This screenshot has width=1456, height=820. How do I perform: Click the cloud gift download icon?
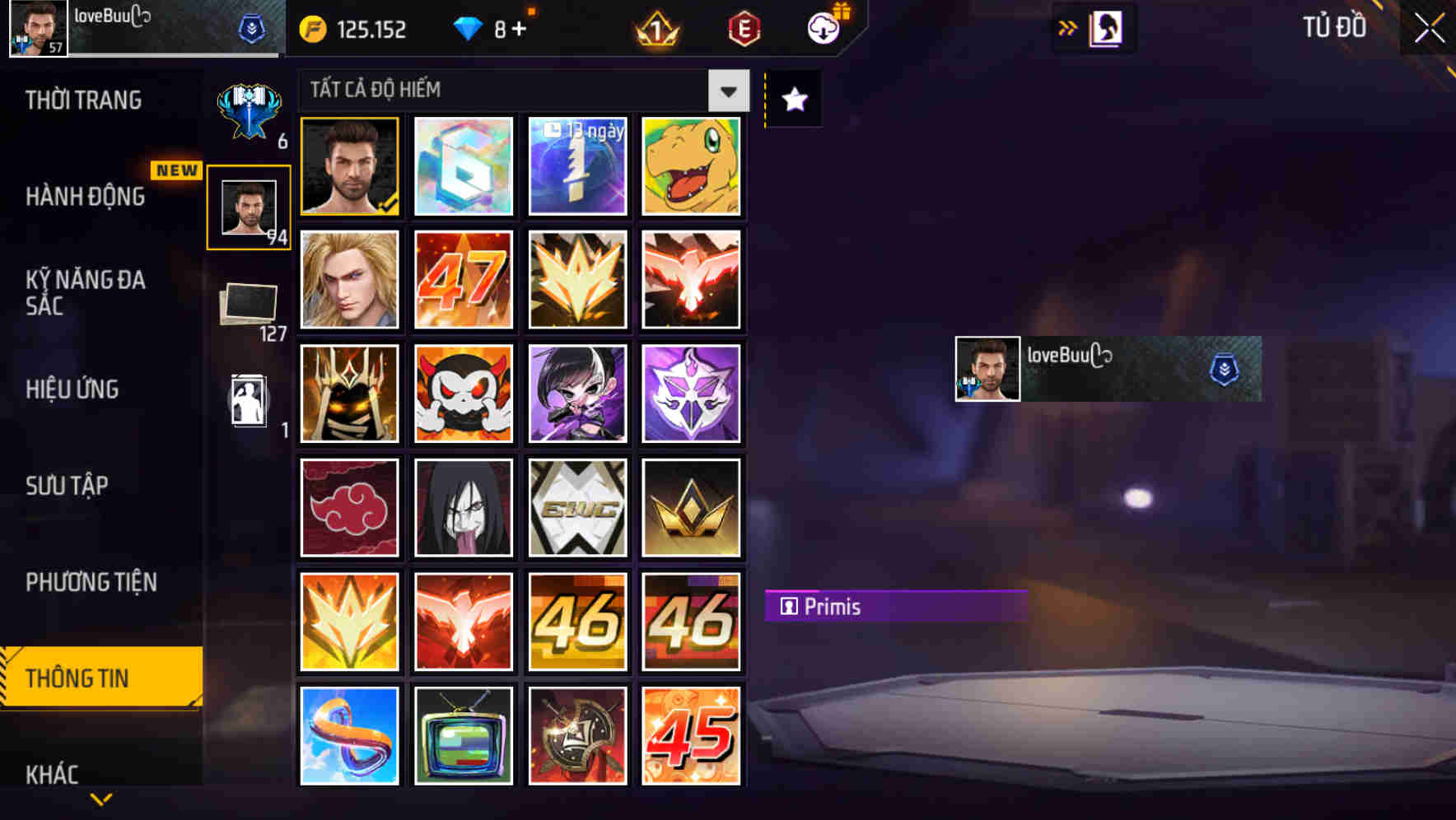824,27
